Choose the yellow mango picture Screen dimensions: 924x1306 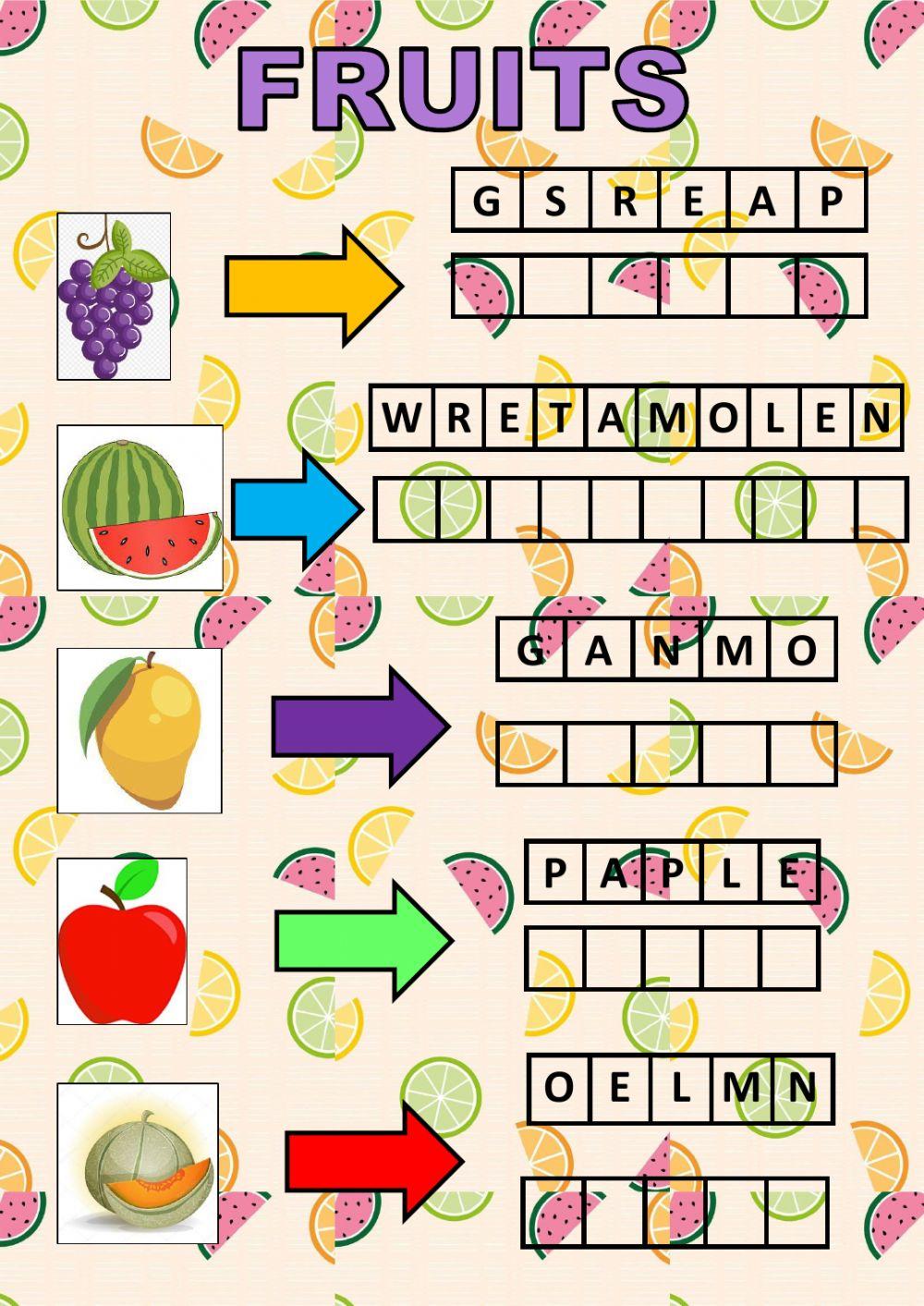140,730
